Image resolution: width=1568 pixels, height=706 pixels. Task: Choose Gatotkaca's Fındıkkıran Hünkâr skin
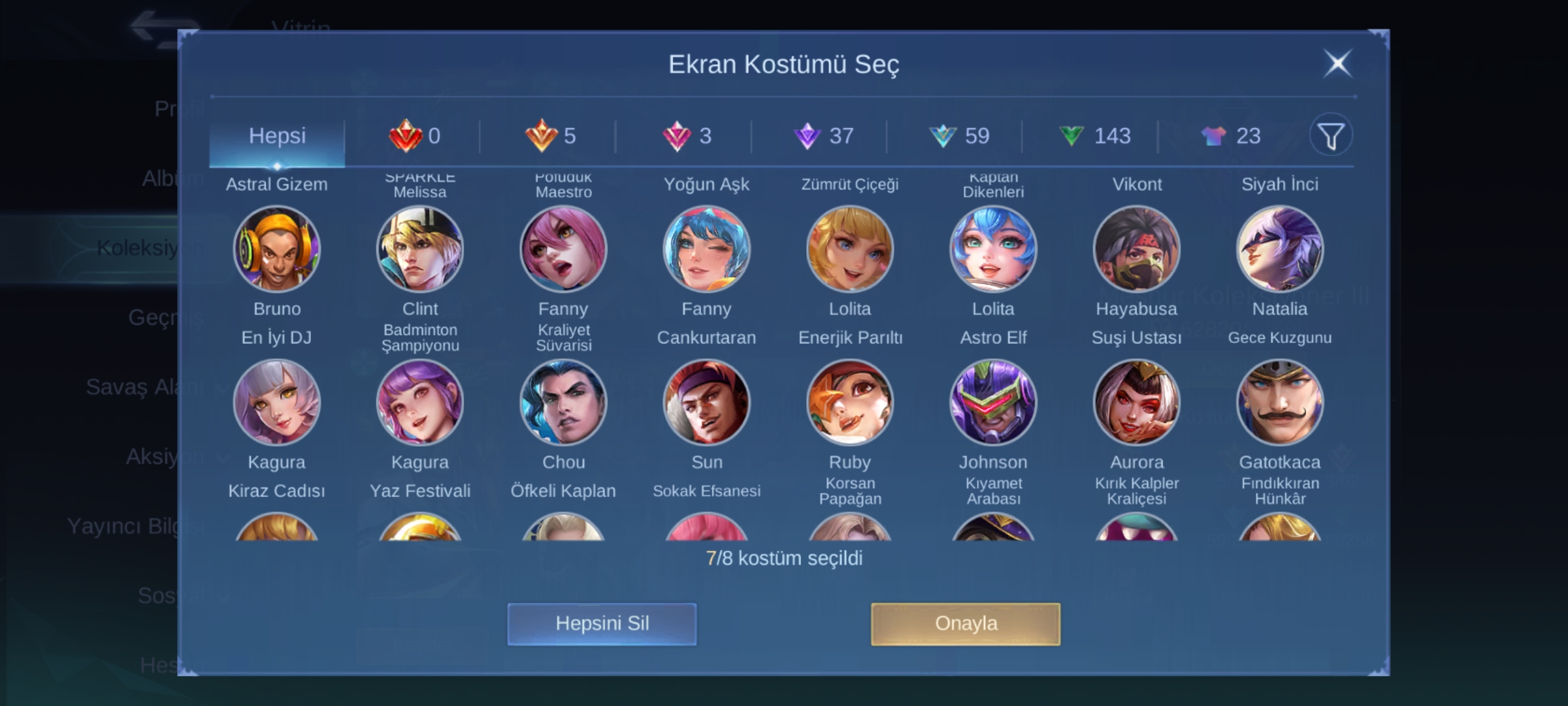[x=1279, y=402]
